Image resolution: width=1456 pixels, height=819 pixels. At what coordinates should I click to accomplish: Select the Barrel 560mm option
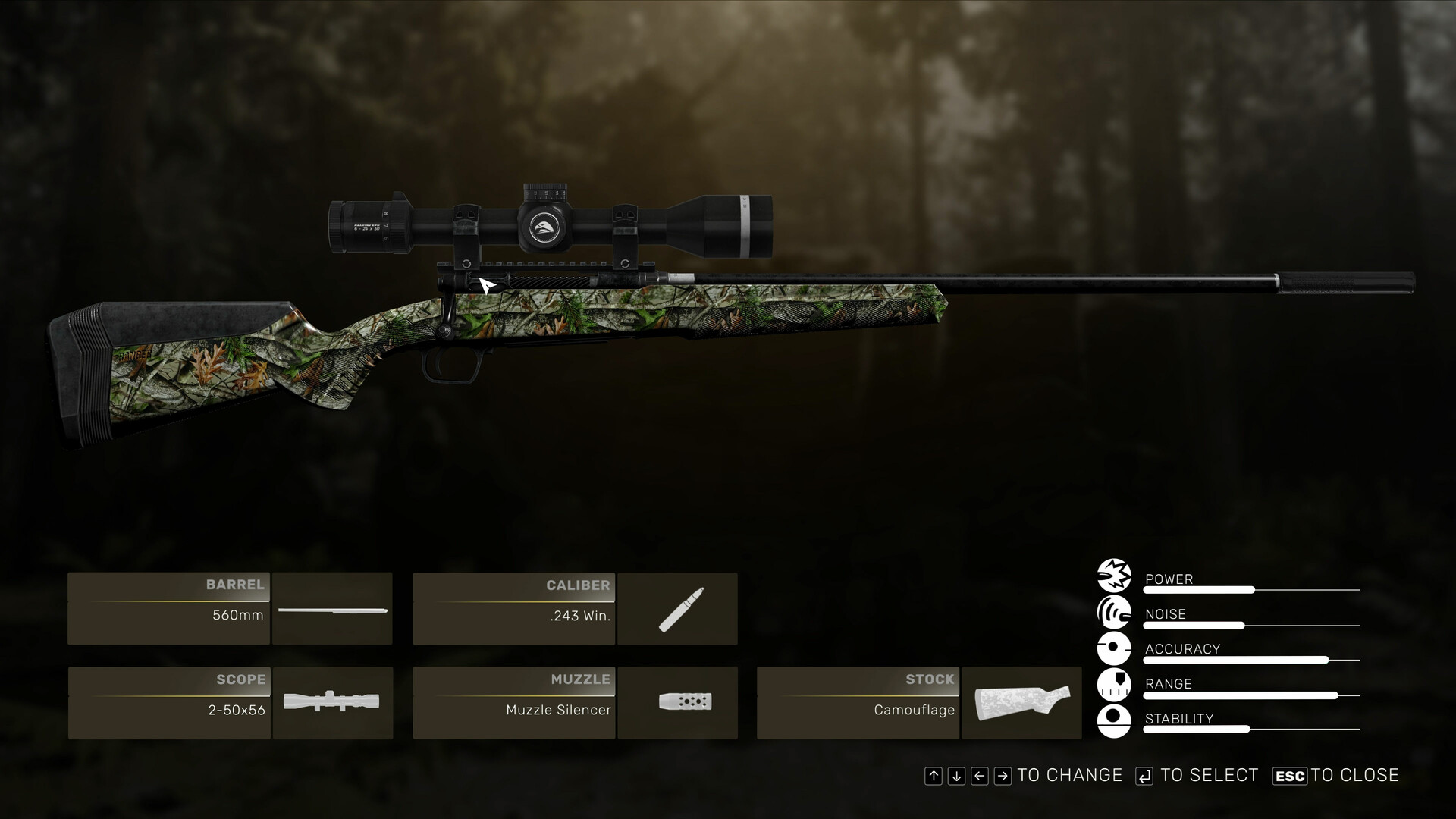169,609
